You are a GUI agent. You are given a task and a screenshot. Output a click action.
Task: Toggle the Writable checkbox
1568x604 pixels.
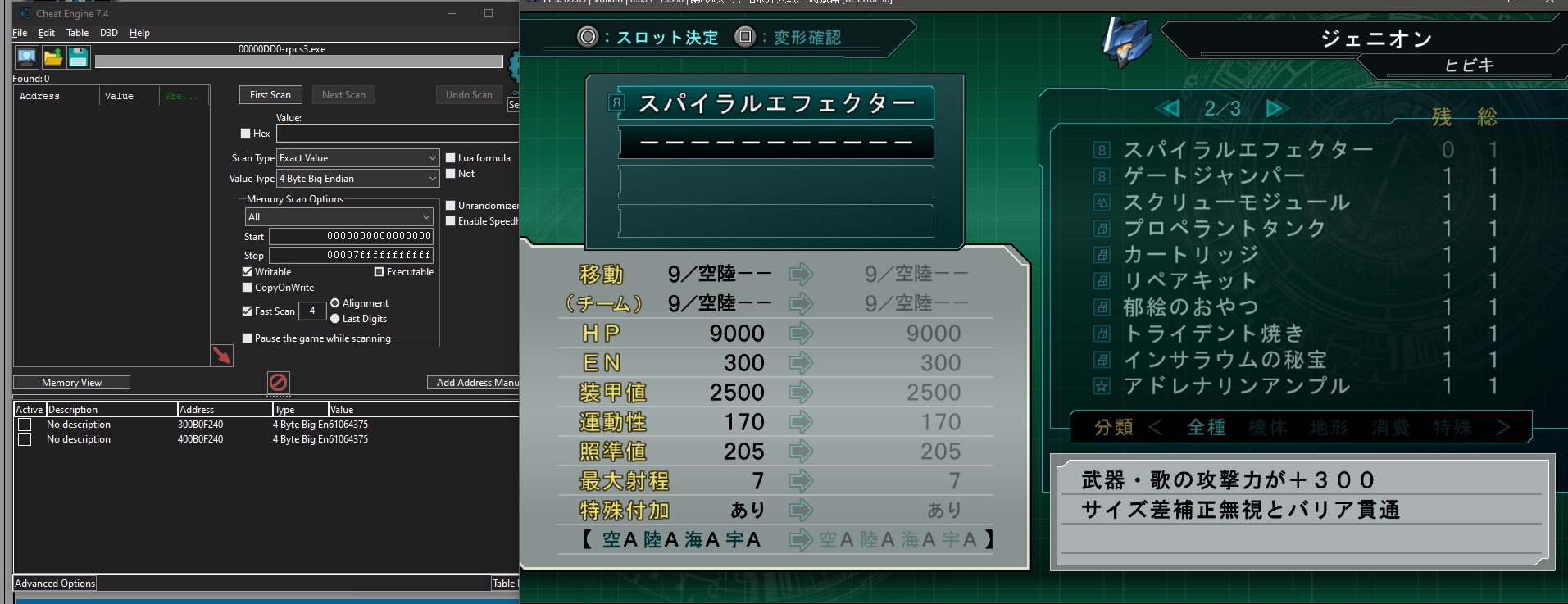pos(247,271)
